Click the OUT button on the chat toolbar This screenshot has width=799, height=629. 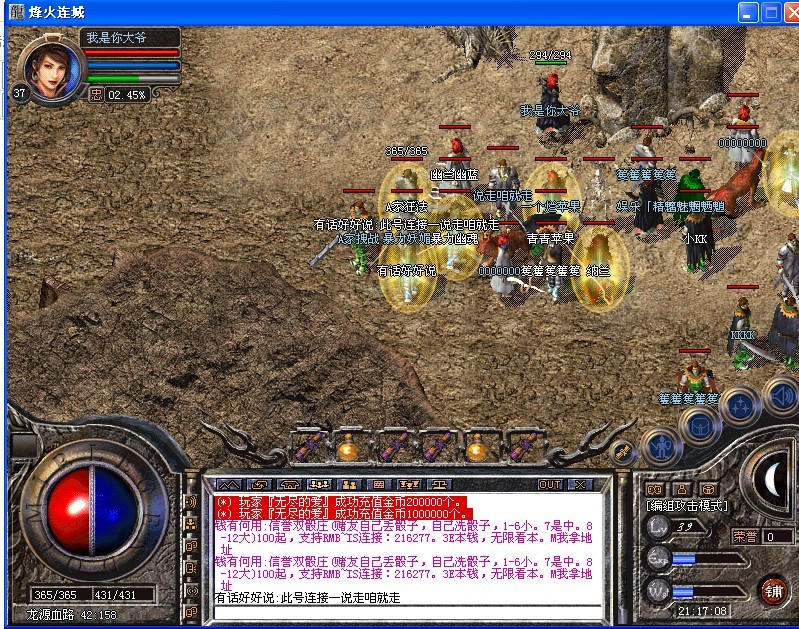point(550,484)
